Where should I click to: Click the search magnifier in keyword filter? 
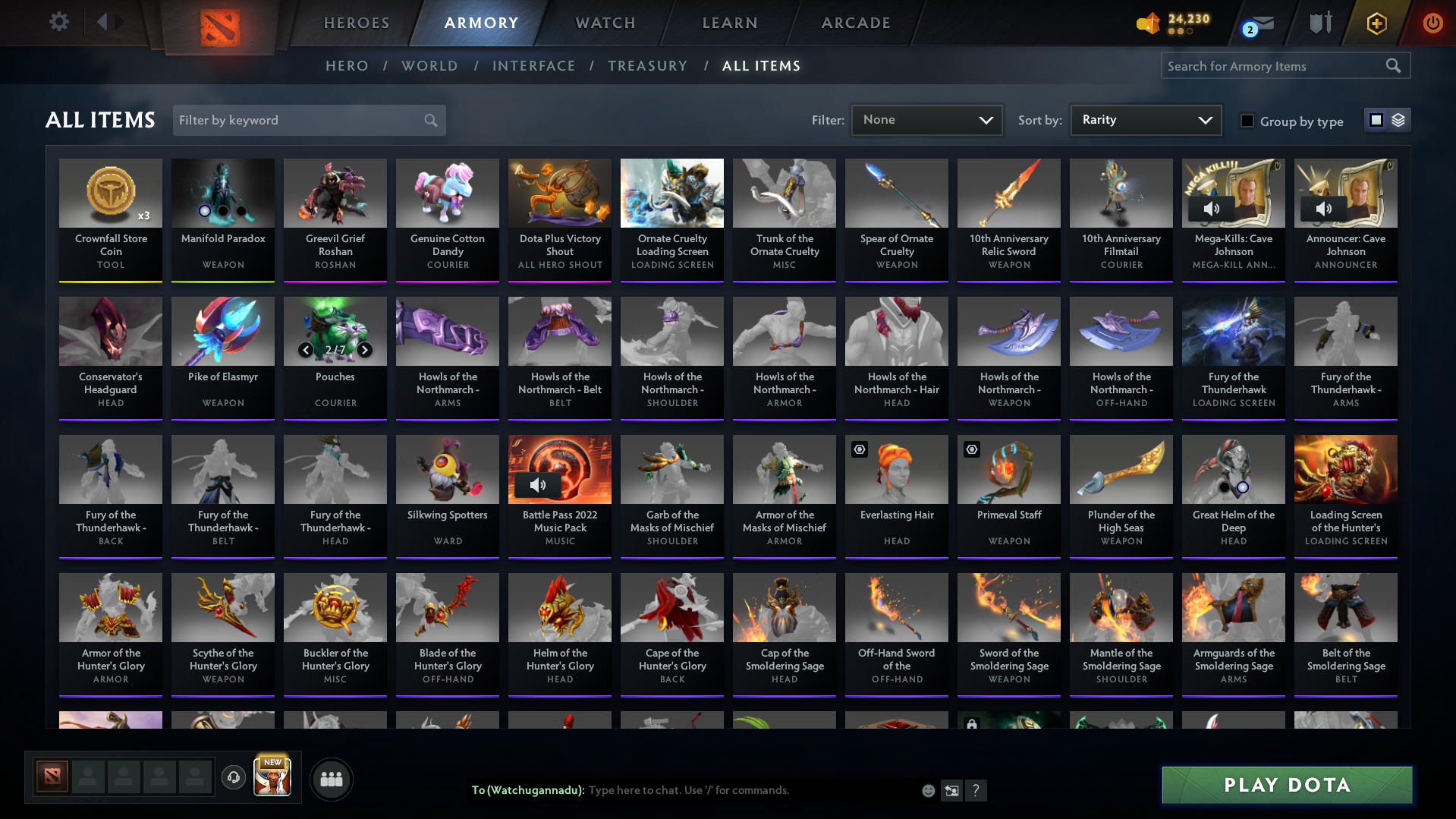(429, 120)
